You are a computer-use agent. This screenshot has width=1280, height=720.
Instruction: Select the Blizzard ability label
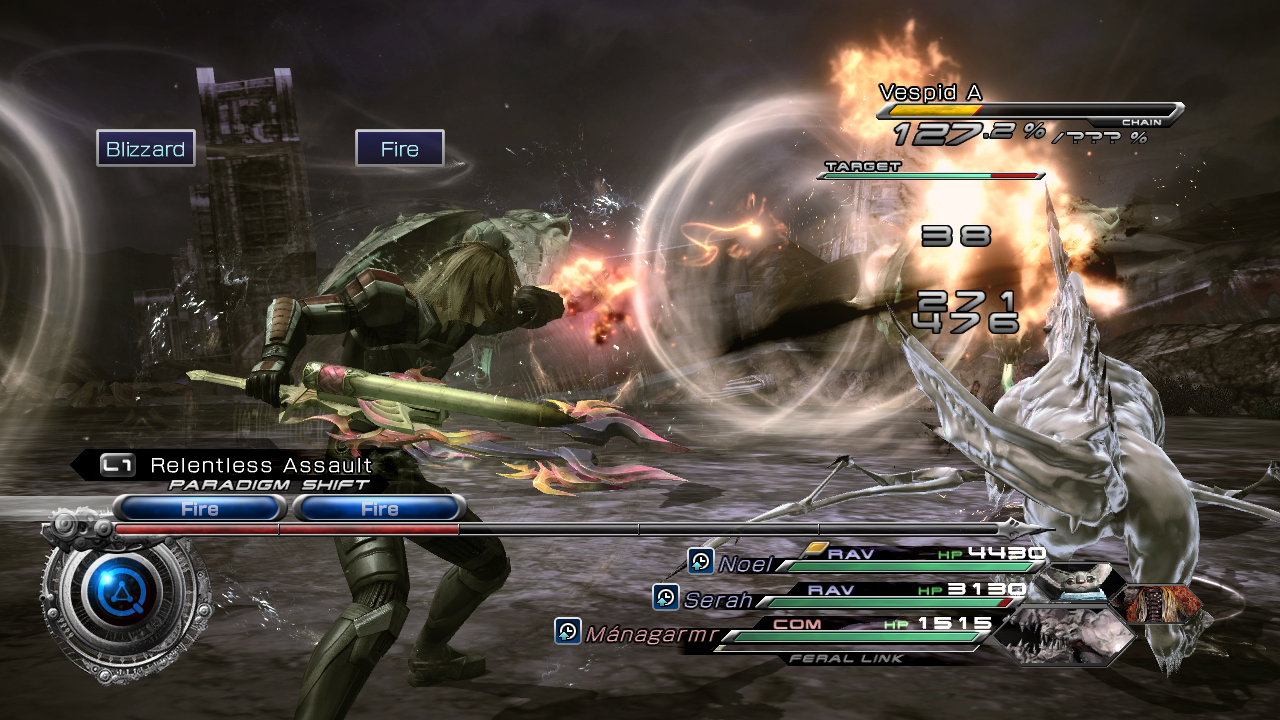(146, 149)
